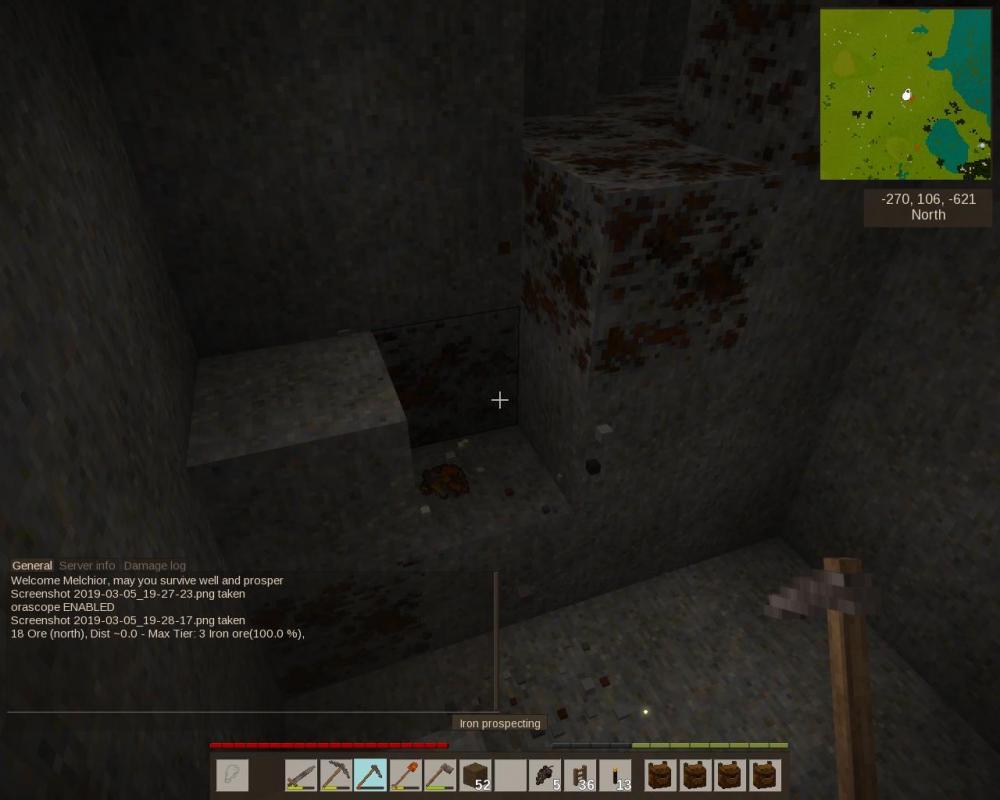
Task: Click the chat scrollbar
Action: click(496, 640)
